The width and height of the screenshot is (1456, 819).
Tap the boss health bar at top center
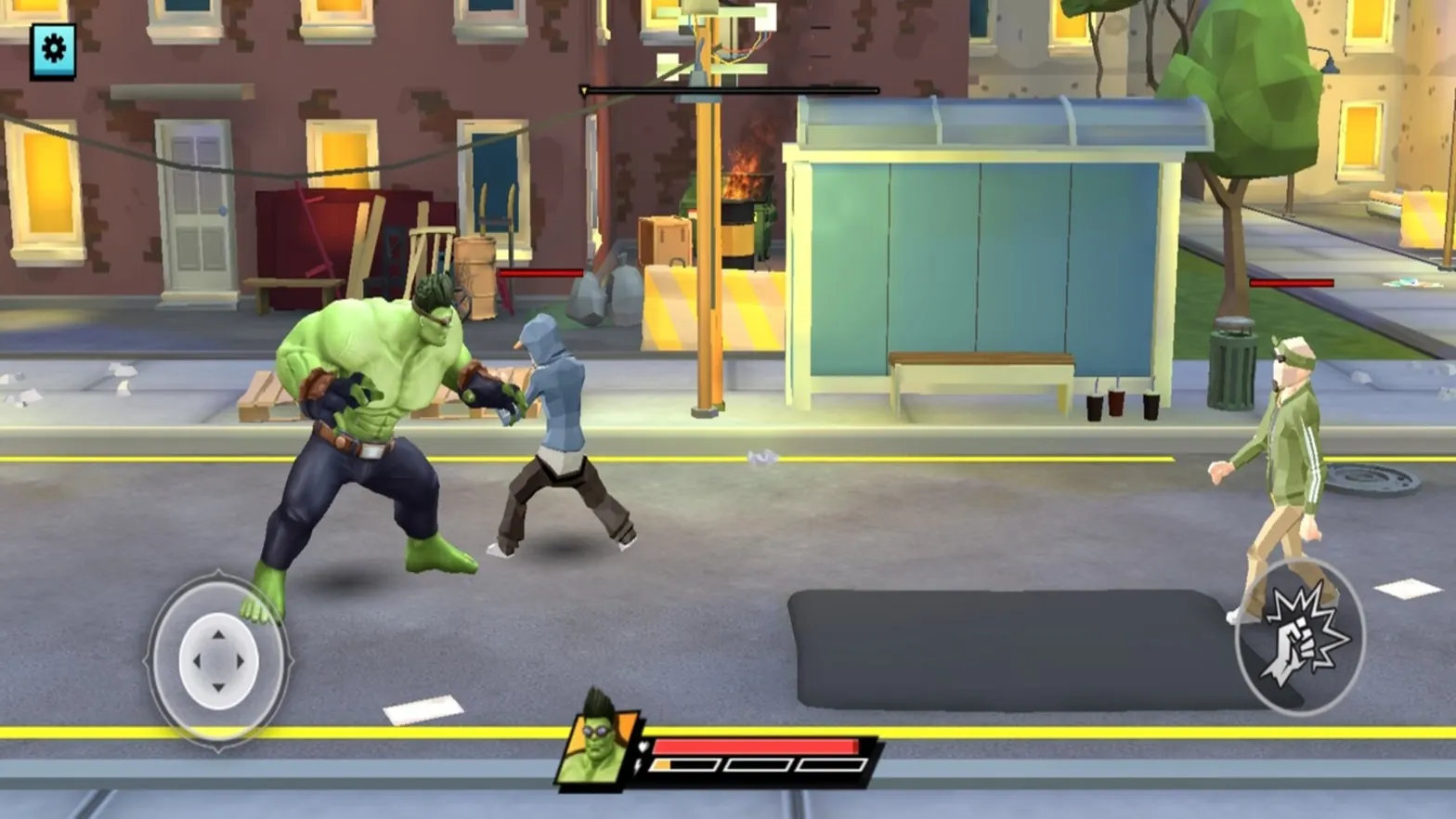[x=729, y=90]
